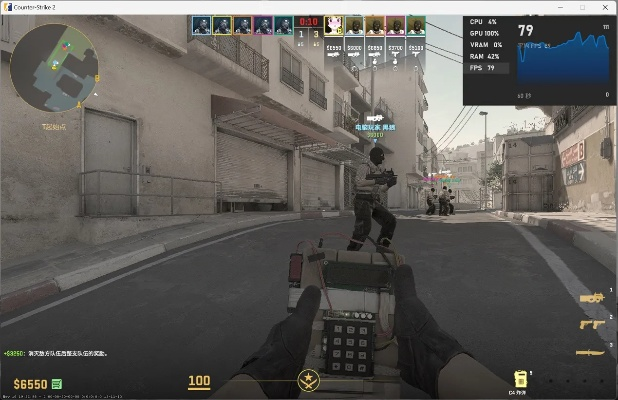Select the GPU row in performance overlay
Image resolution: width=618 pixels, height=400 pixels.
tap(486, 33)
